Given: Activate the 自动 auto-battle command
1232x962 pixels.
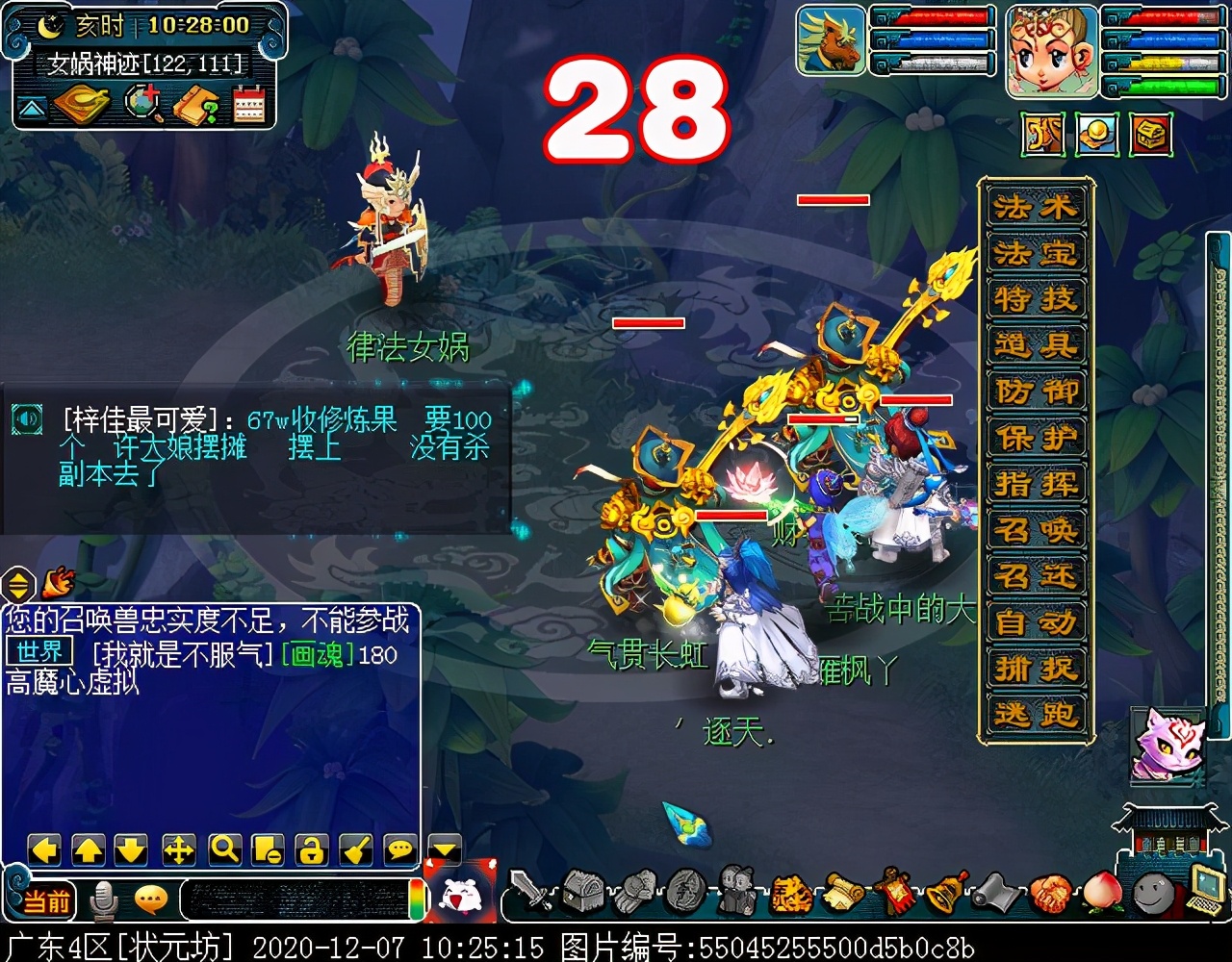Looking at the screenshot, I should click(x=1036, y=621).
